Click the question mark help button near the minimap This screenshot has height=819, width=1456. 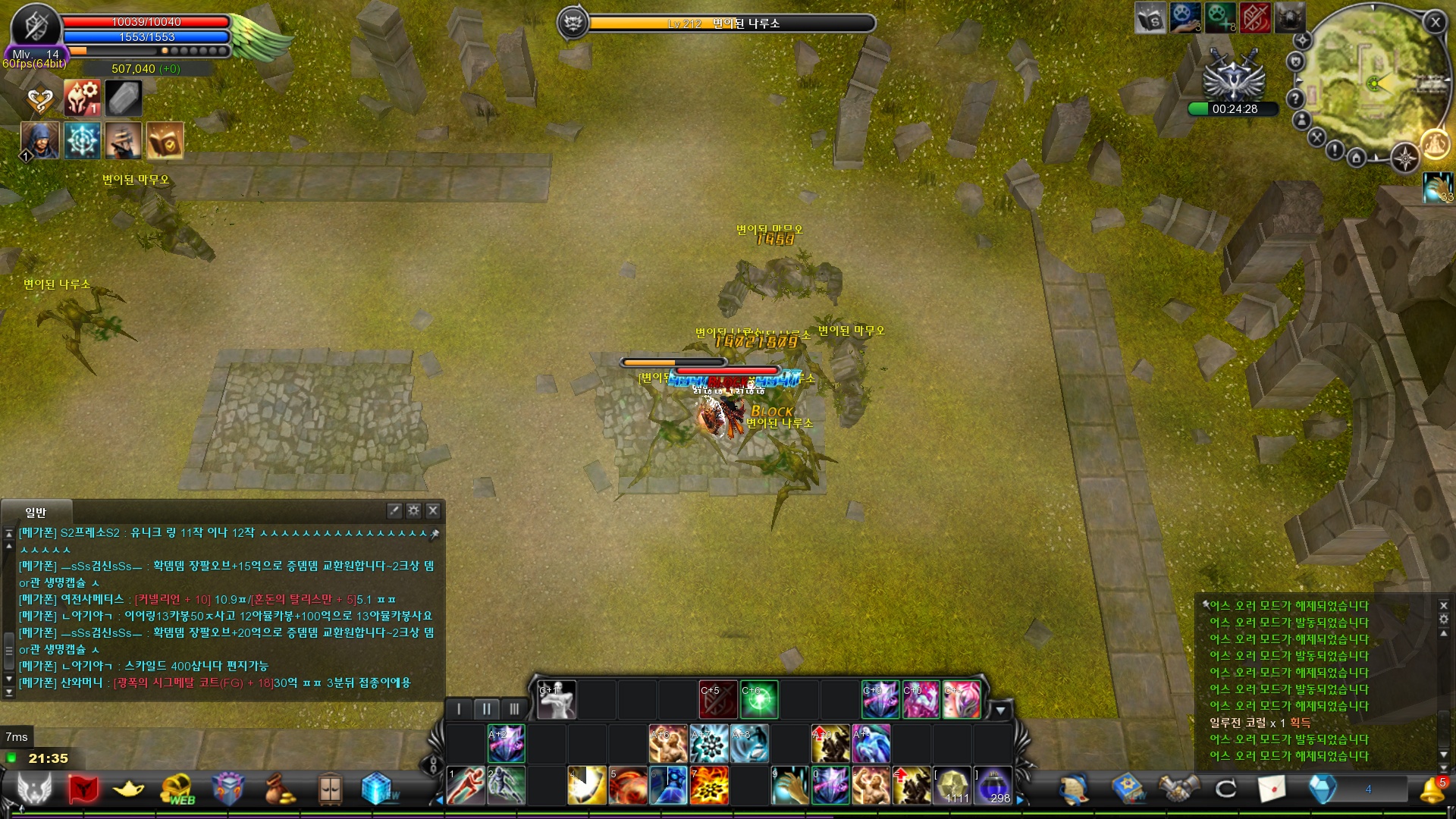pyautogui.click(x=1295, y=99)
